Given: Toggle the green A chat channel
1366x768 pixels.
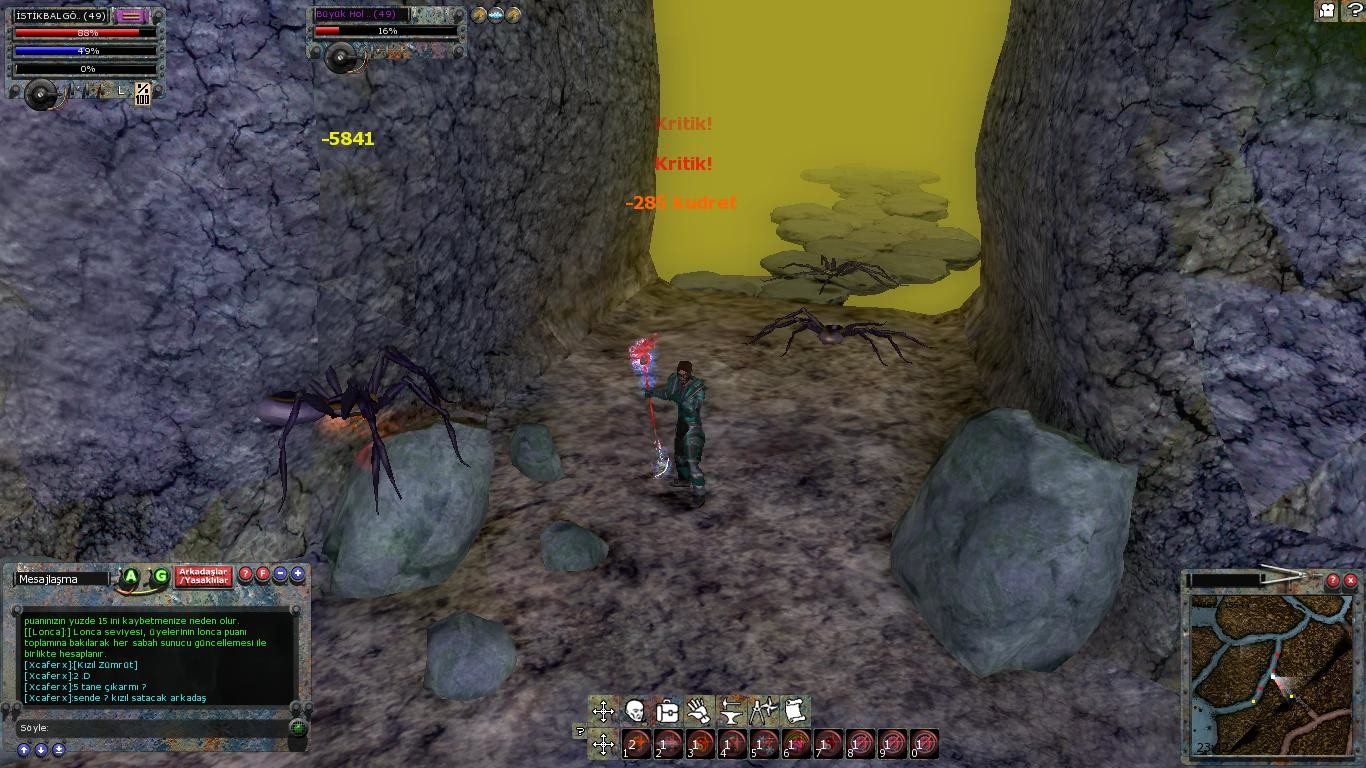Looking at the screenshot, I should tap(131, 577).
